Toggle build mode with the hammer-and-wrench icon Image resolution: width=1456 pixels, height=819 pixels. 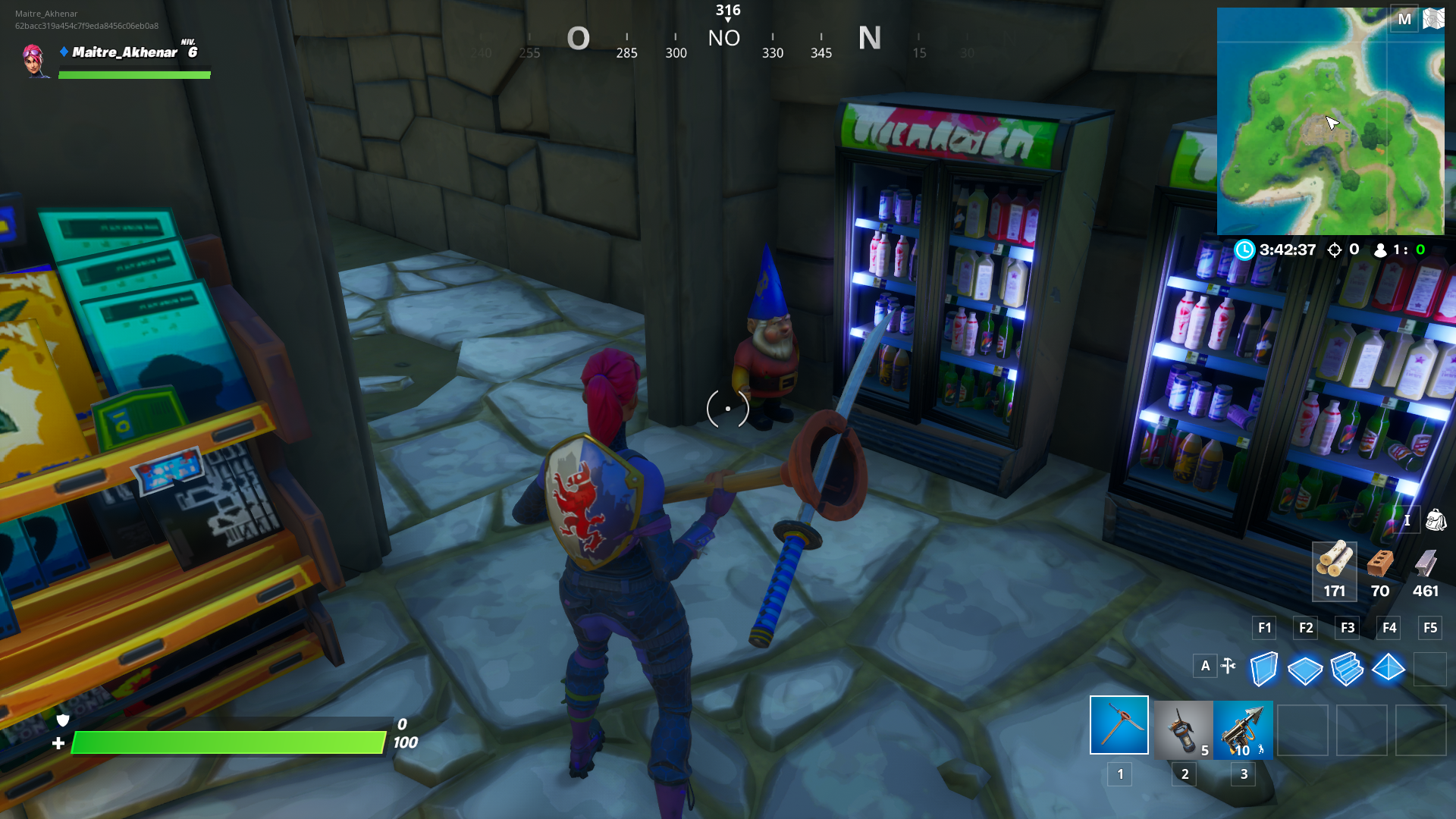(x=1228, y=666)
